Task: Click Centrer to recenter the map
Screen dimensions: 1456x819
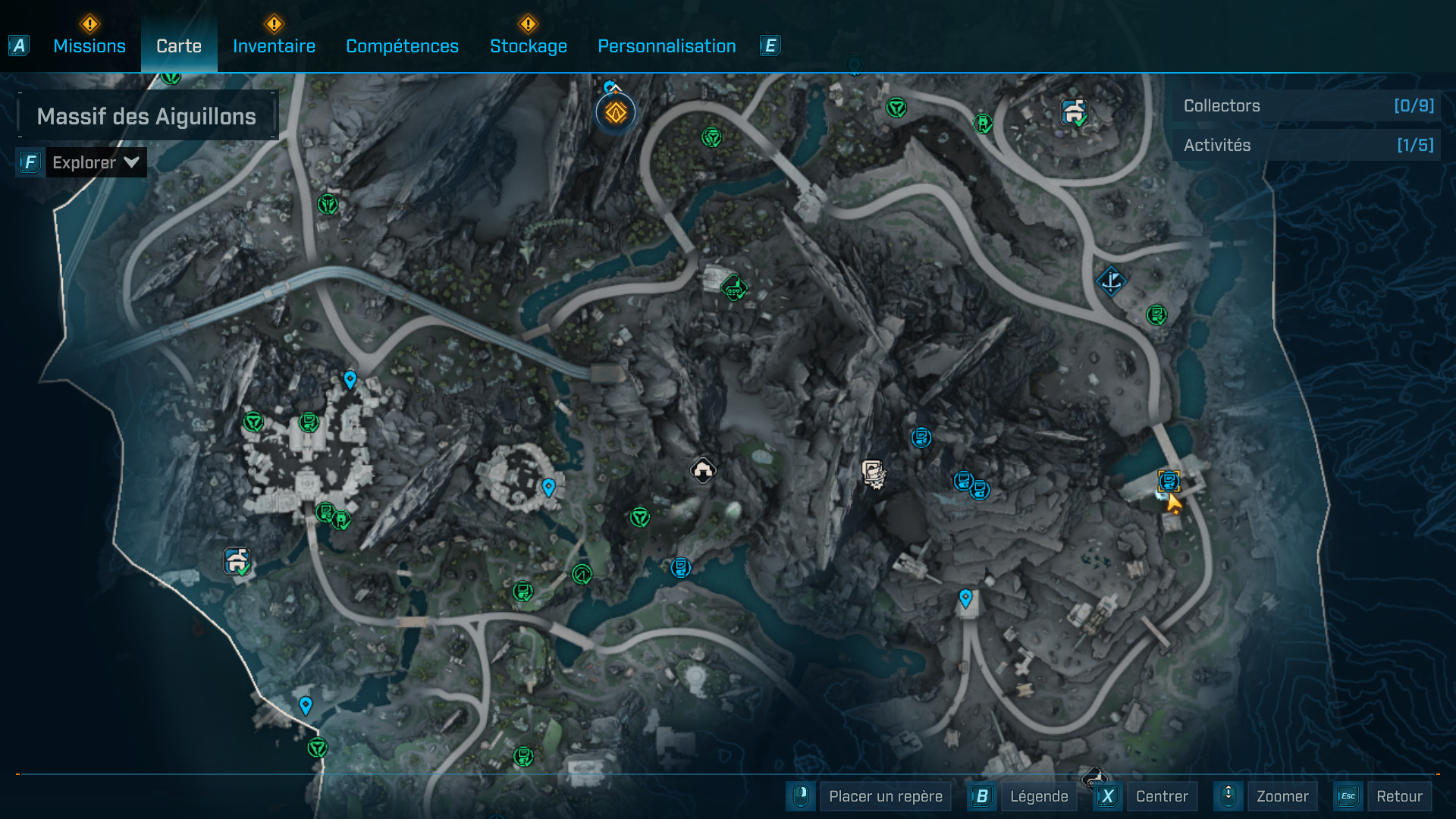Action: (1163, 796)
